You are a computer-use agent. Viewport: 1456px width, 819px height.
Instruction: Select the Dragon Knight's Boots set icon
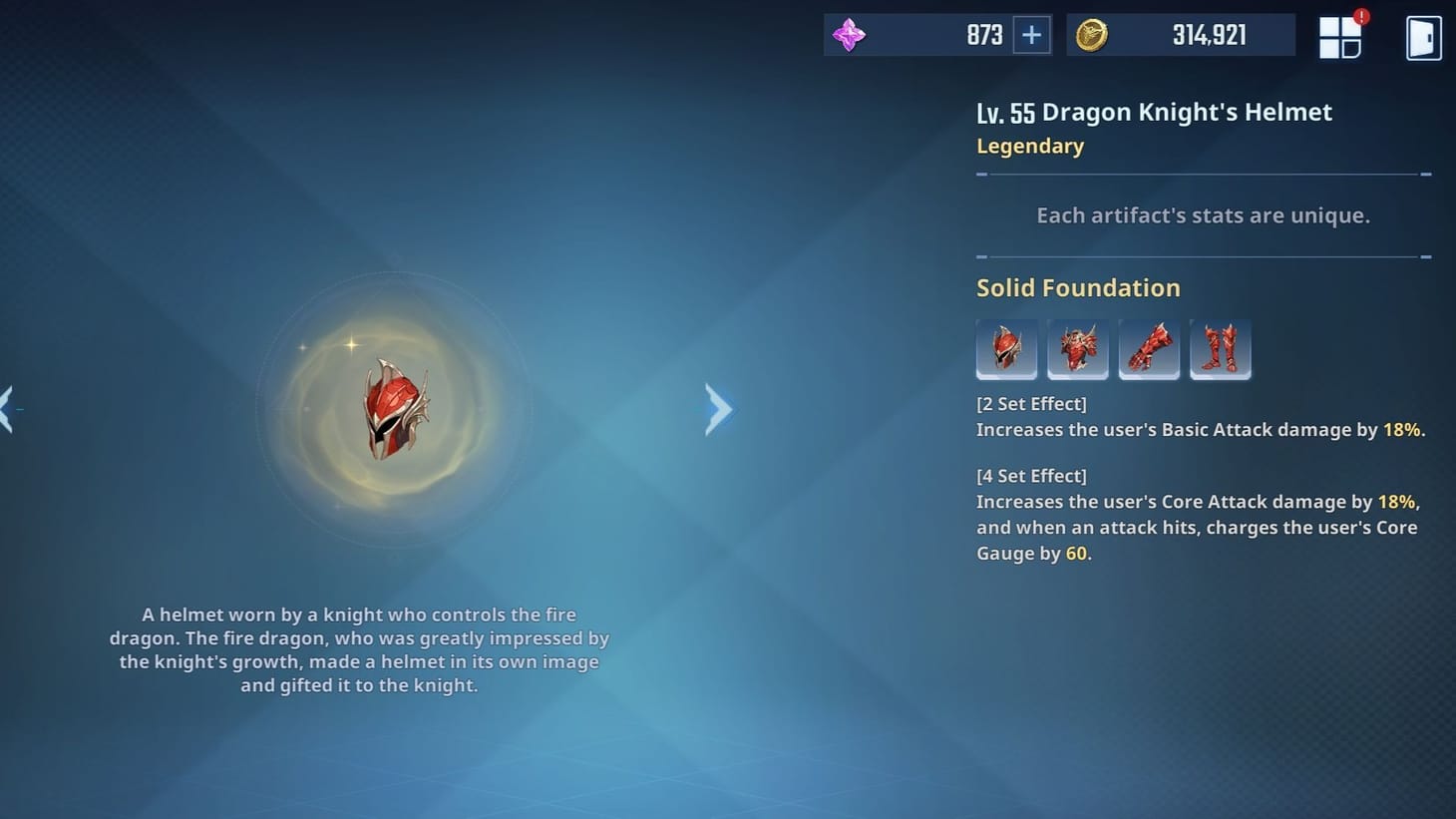coord(1221,349)
